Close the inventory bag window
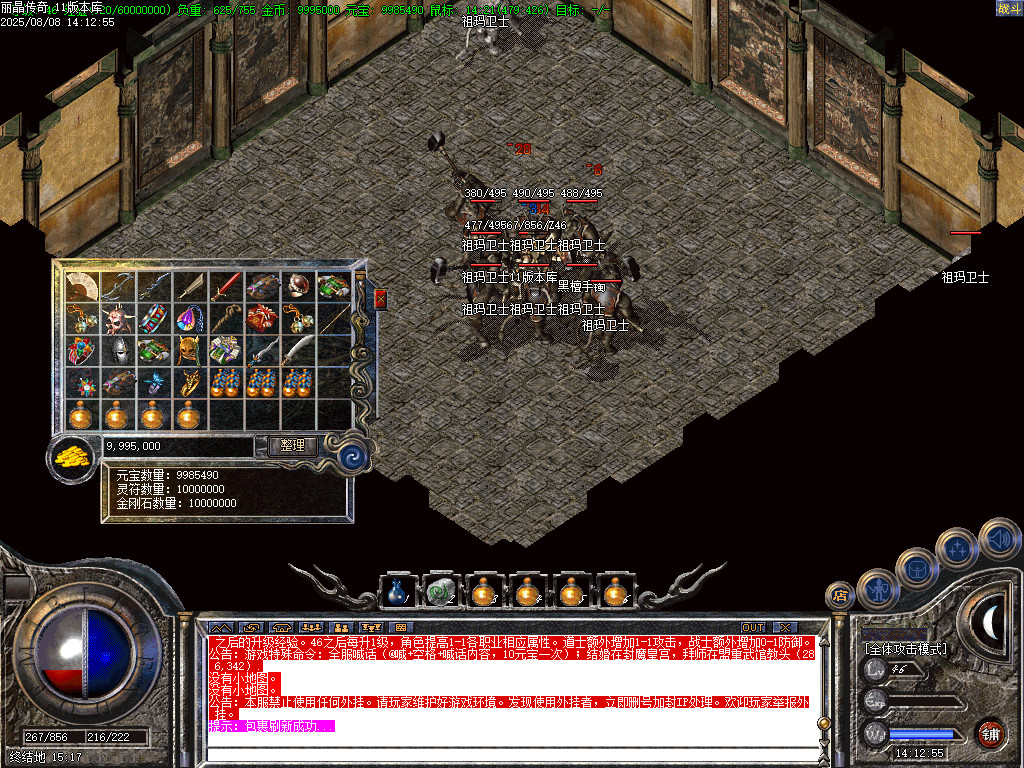 point(380,299)
